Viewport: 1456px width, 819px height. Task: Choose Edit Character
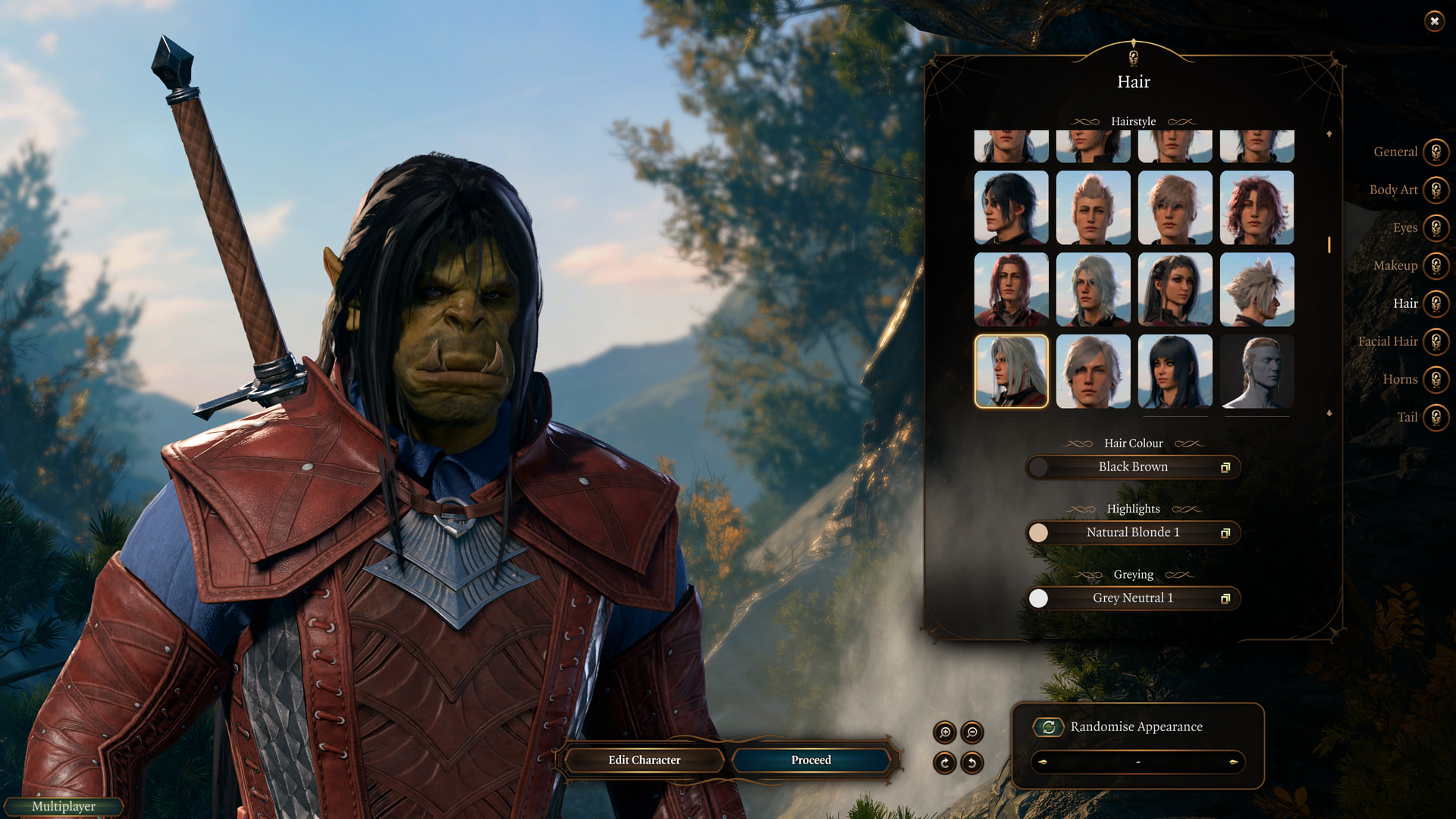644,760
